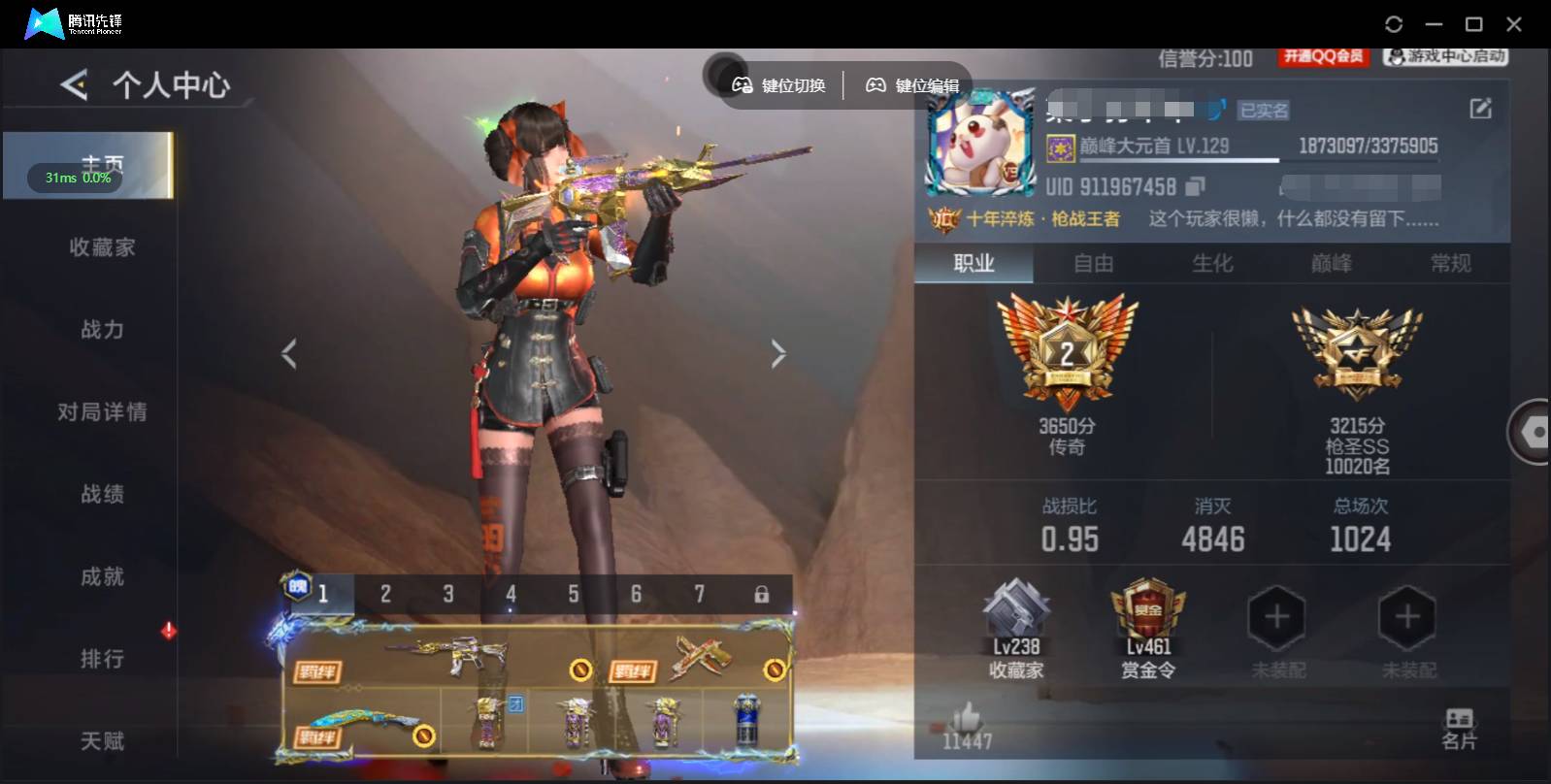Click the first empty 未装配 slot plus icon
This screenshot has width=1551, height=784.
pos(1276,616)
